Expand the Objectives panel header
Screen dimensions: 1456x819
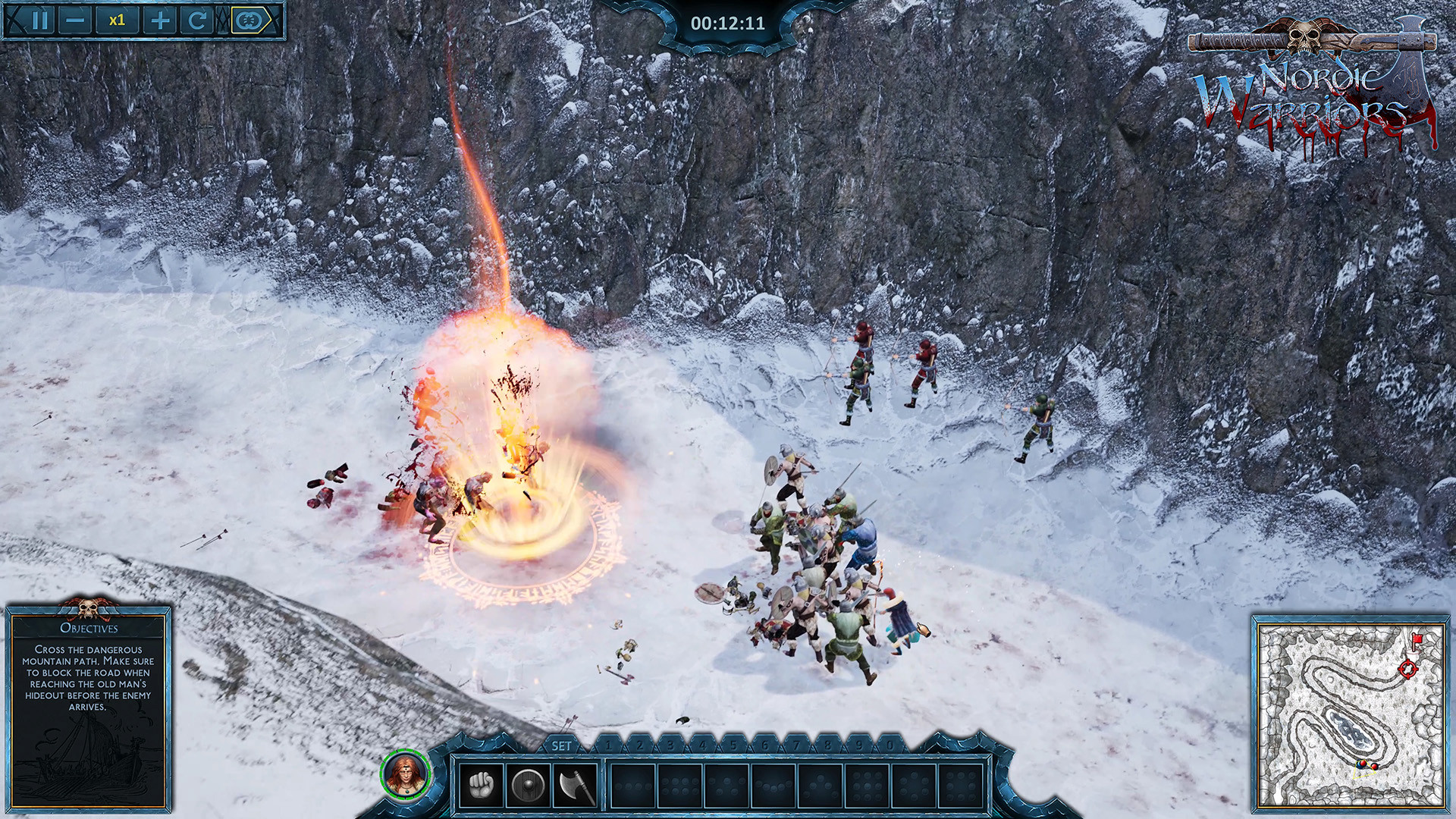[89, 628]
